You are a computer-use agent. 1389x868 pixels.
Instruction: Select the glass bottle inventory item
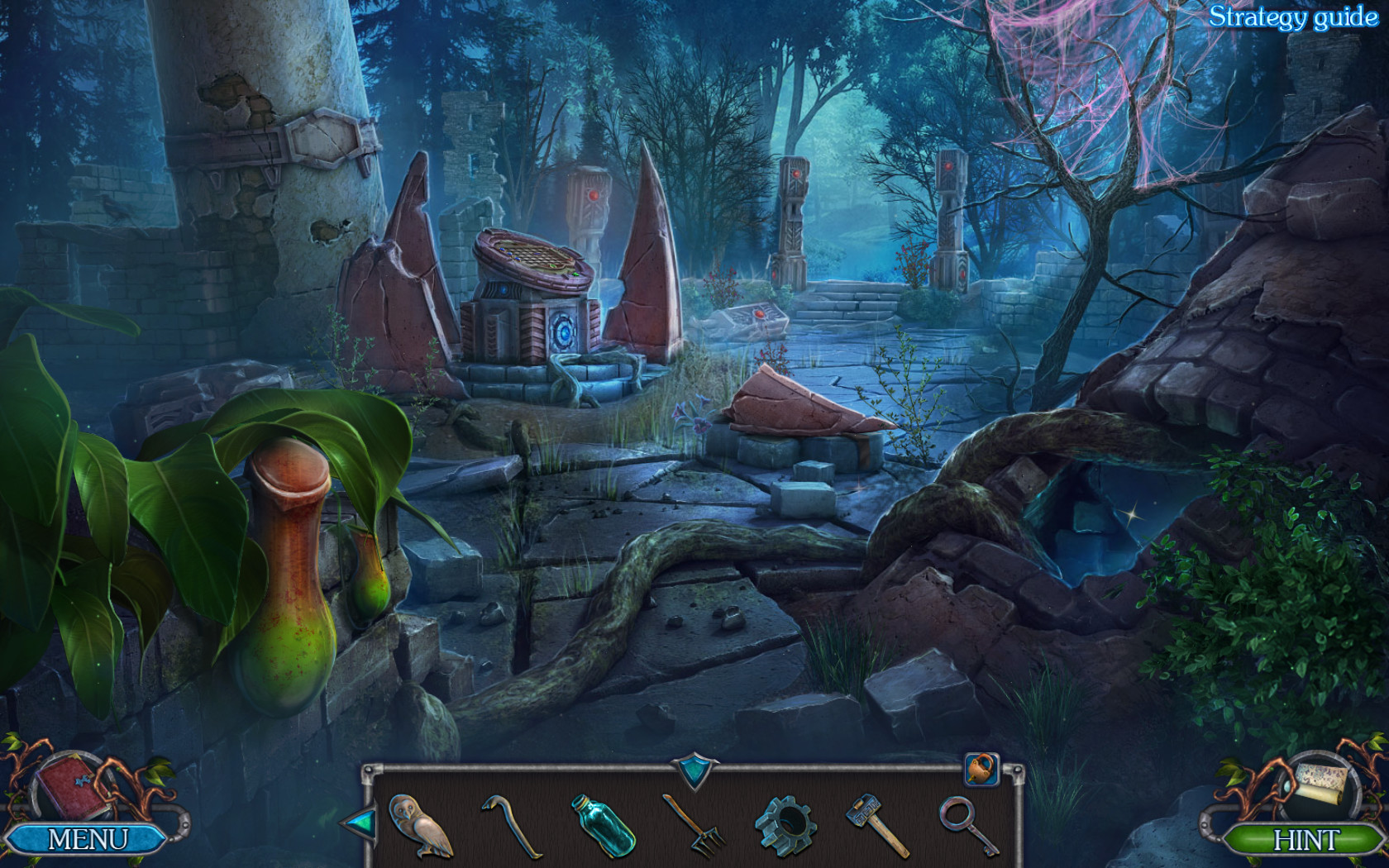coord(604,827)
